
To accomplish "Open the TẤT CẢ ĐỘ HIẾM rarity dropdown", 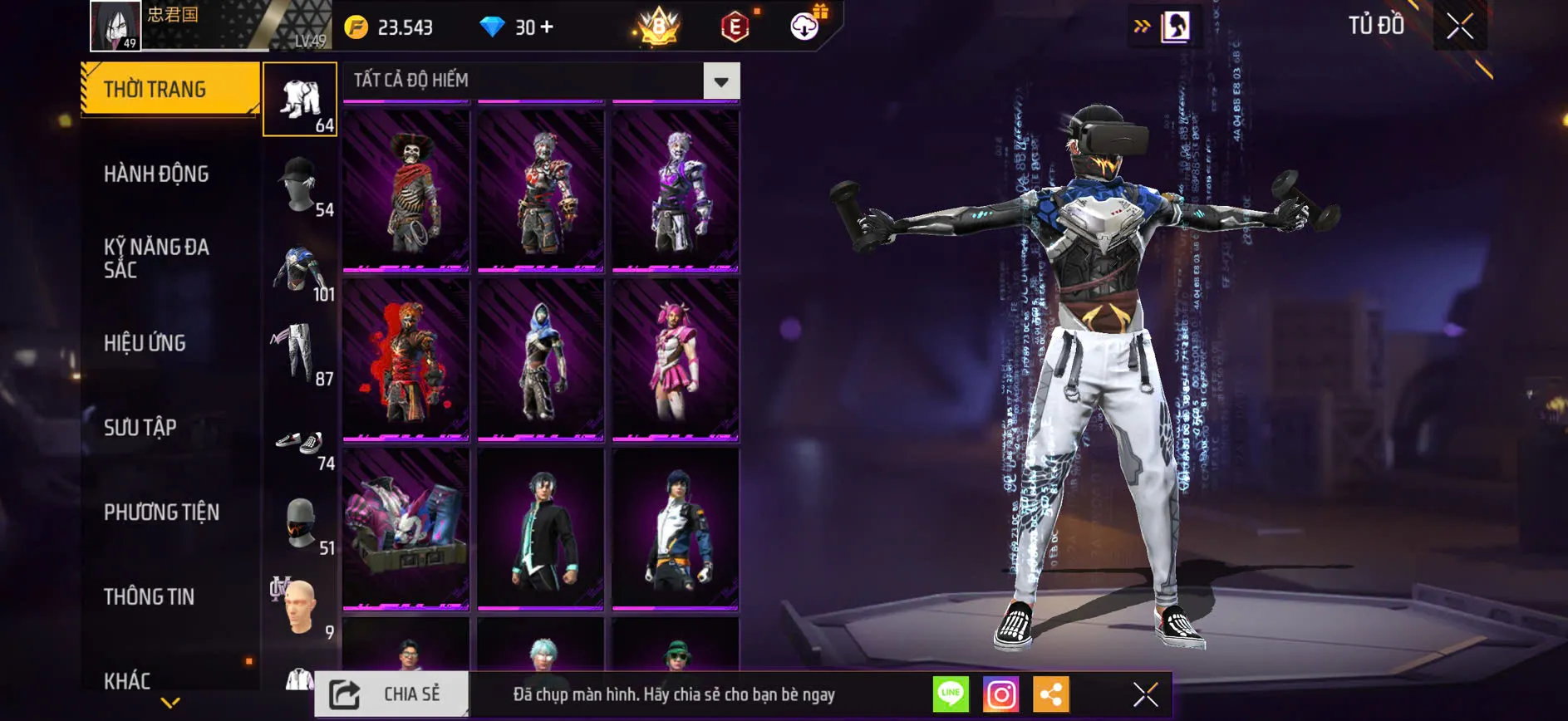I will tap(721, 80).
